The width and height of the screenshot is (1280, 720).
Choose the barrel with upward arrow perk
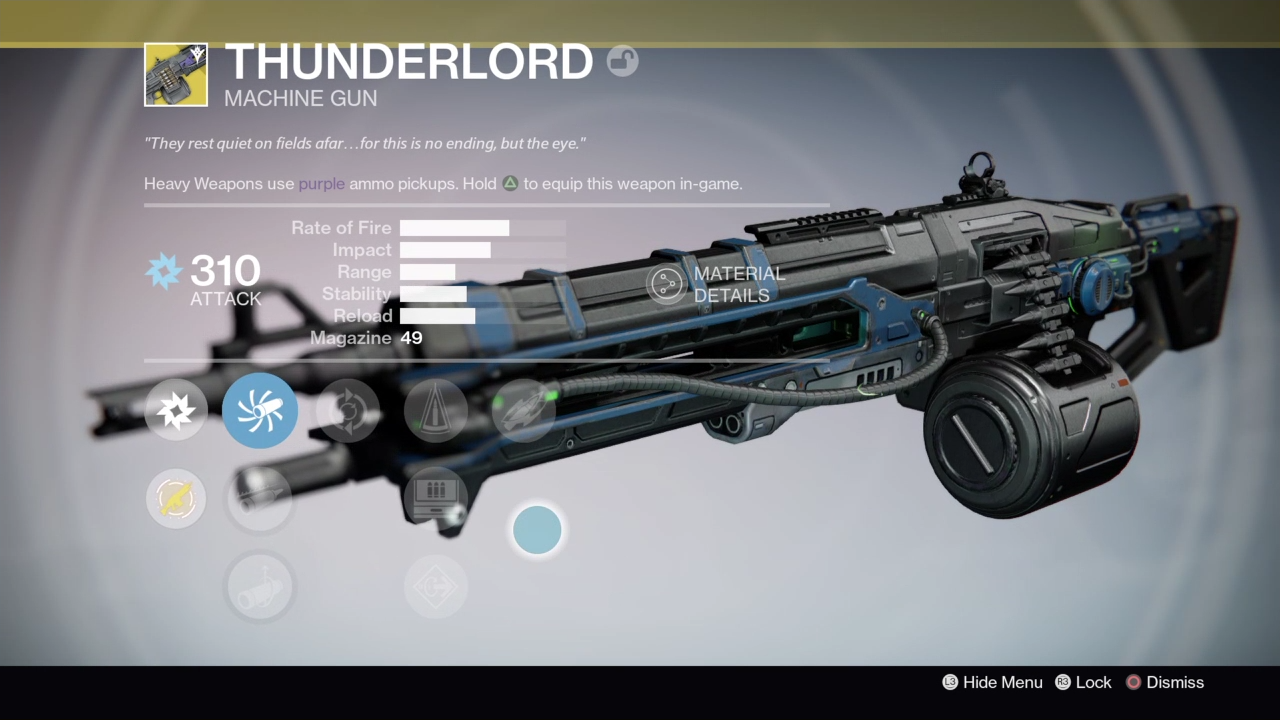(x=260, y=587)
